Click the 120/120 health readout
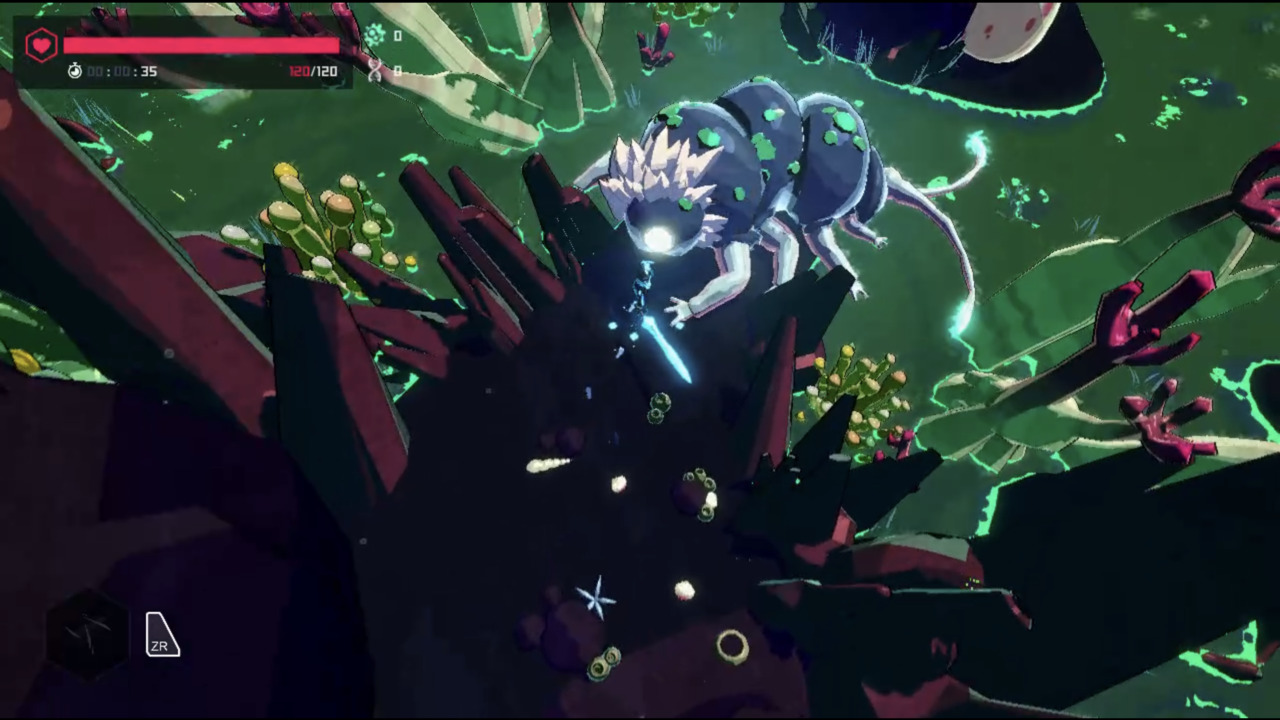The width and height of the screenshot is (1280, 720). click(x=313, y=71)
